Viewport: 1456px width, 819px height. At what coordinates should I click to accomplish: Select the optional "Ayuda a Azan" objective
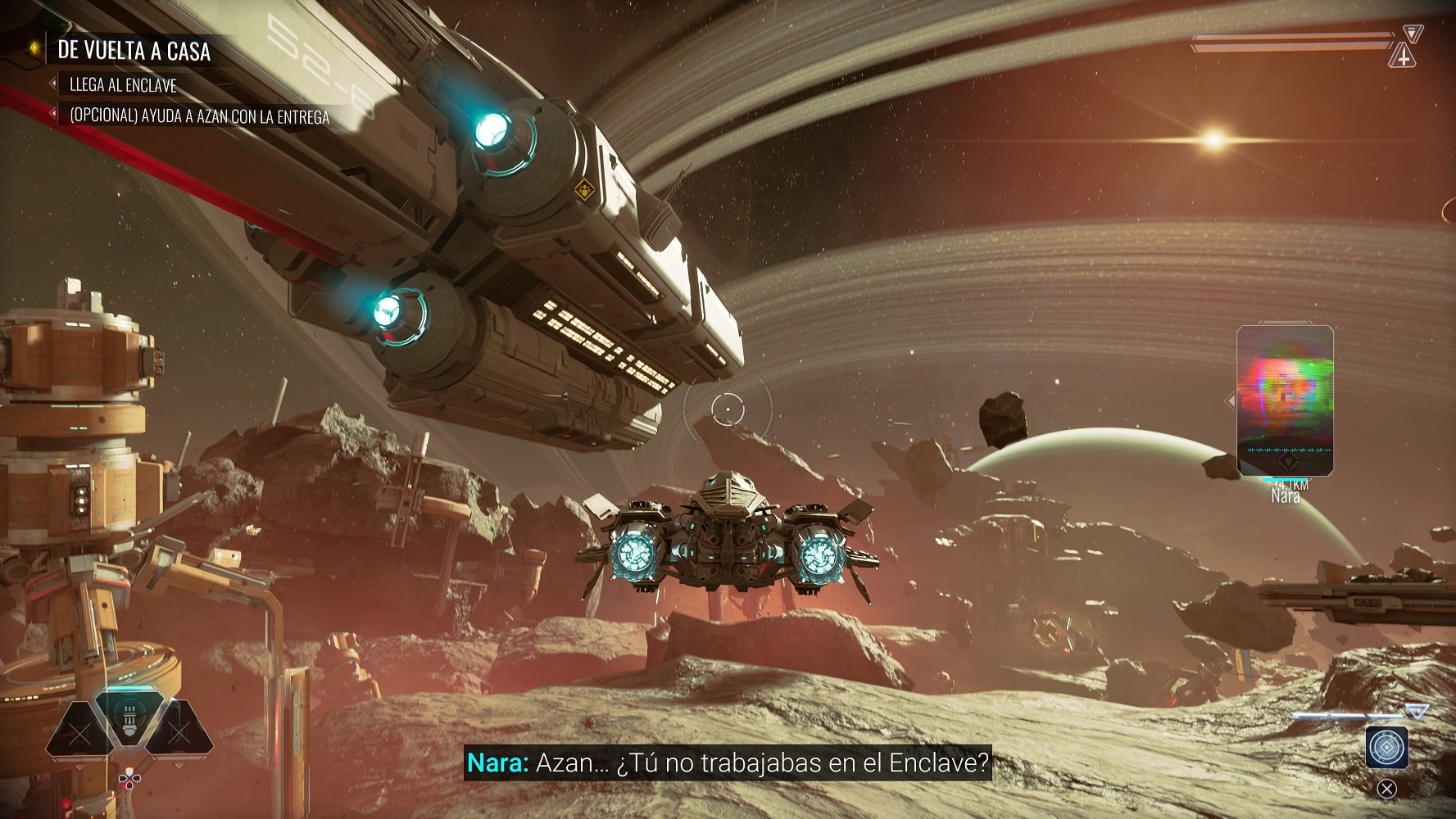(199, 116)
